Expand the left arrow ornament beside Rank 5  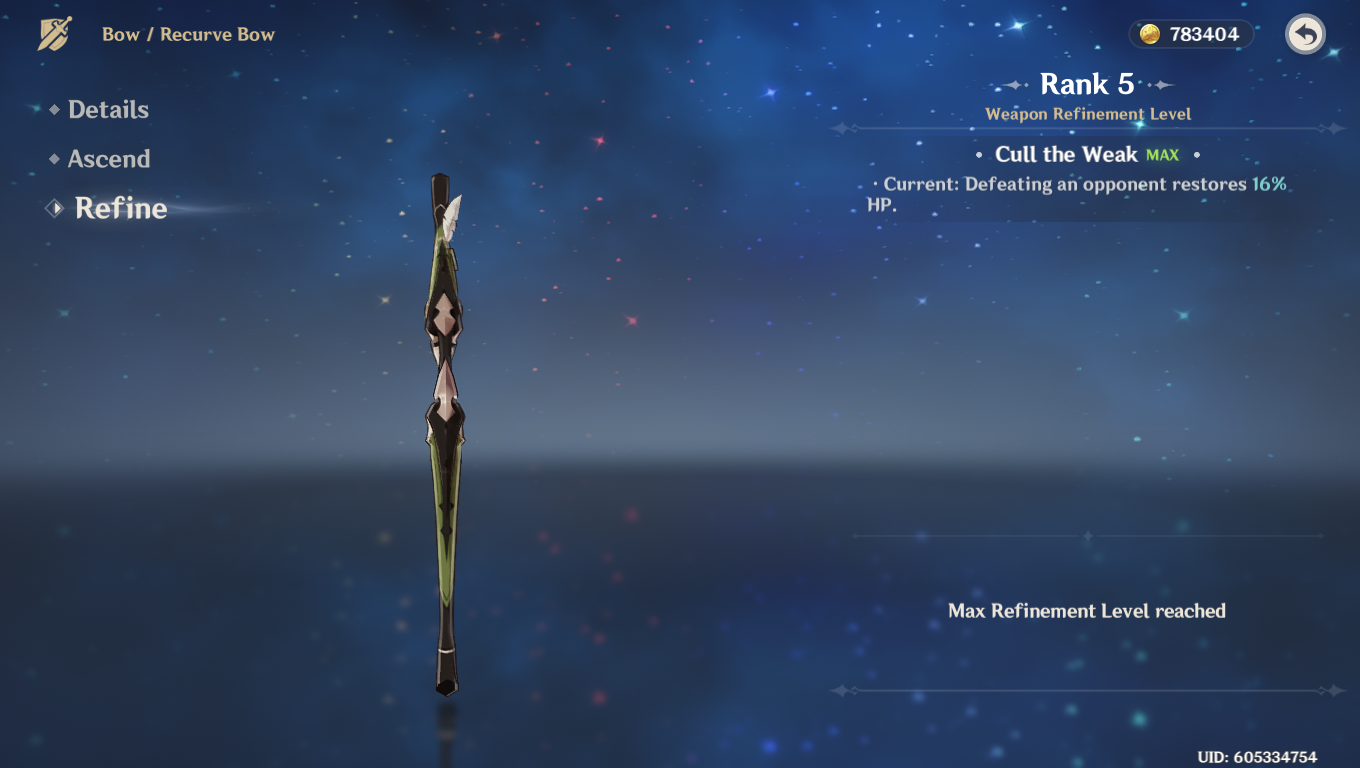[x=1012, y=85]
